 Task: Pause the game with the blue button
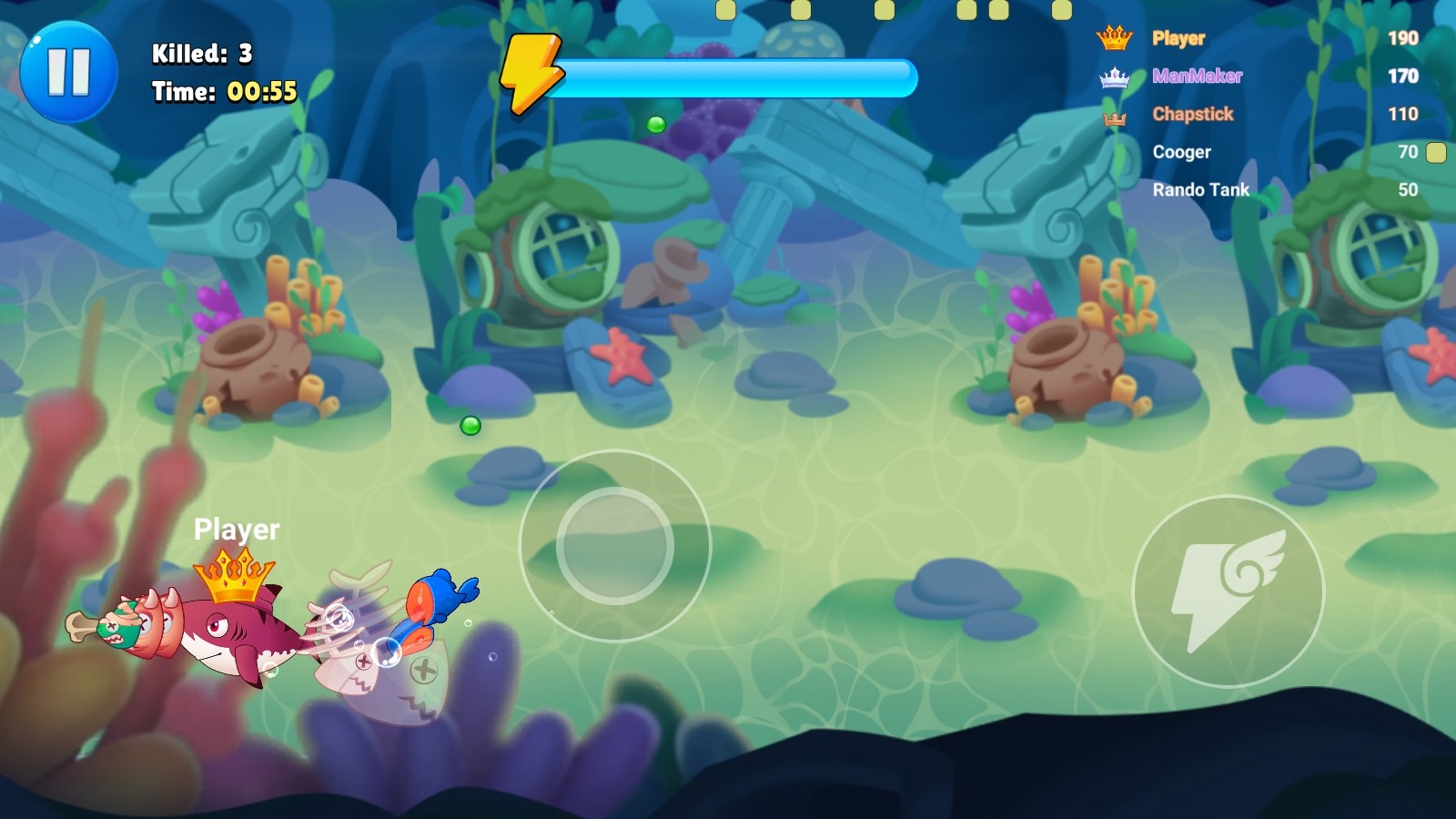[x=68, y=72]
